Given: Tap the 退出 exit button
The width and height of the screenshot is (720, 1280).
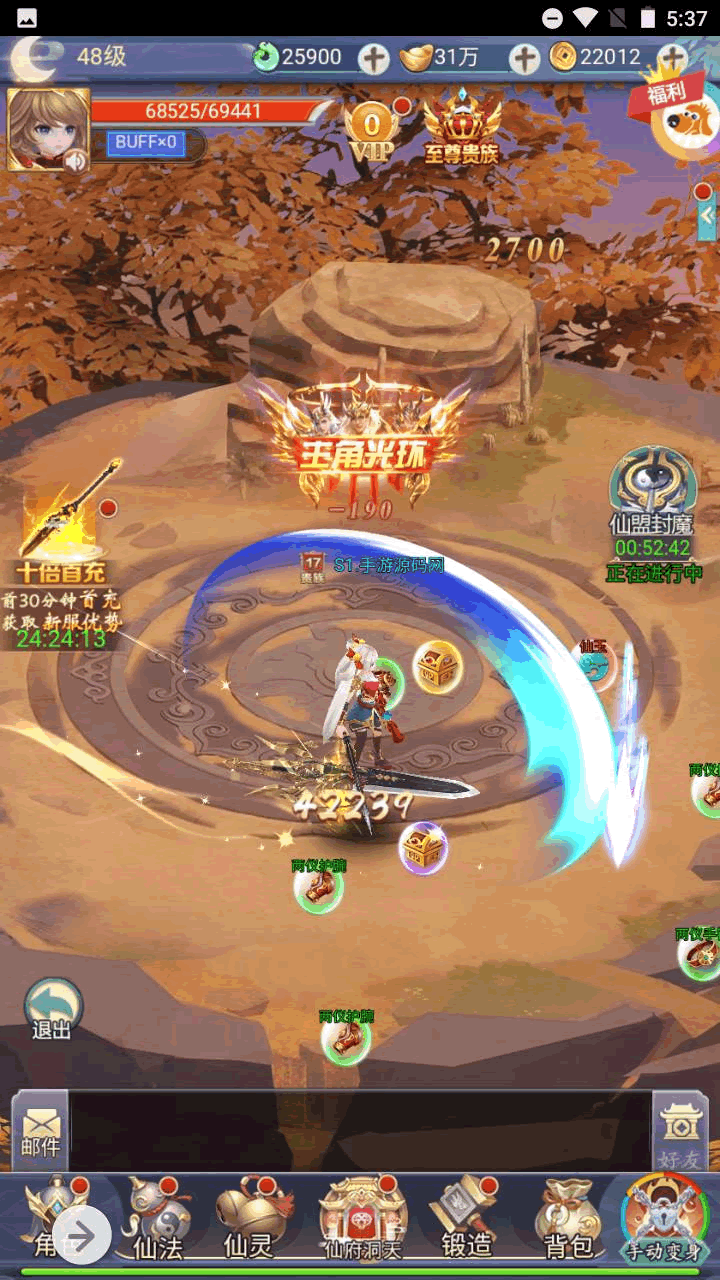Looking at the screenshot, I should point(52,1008).
